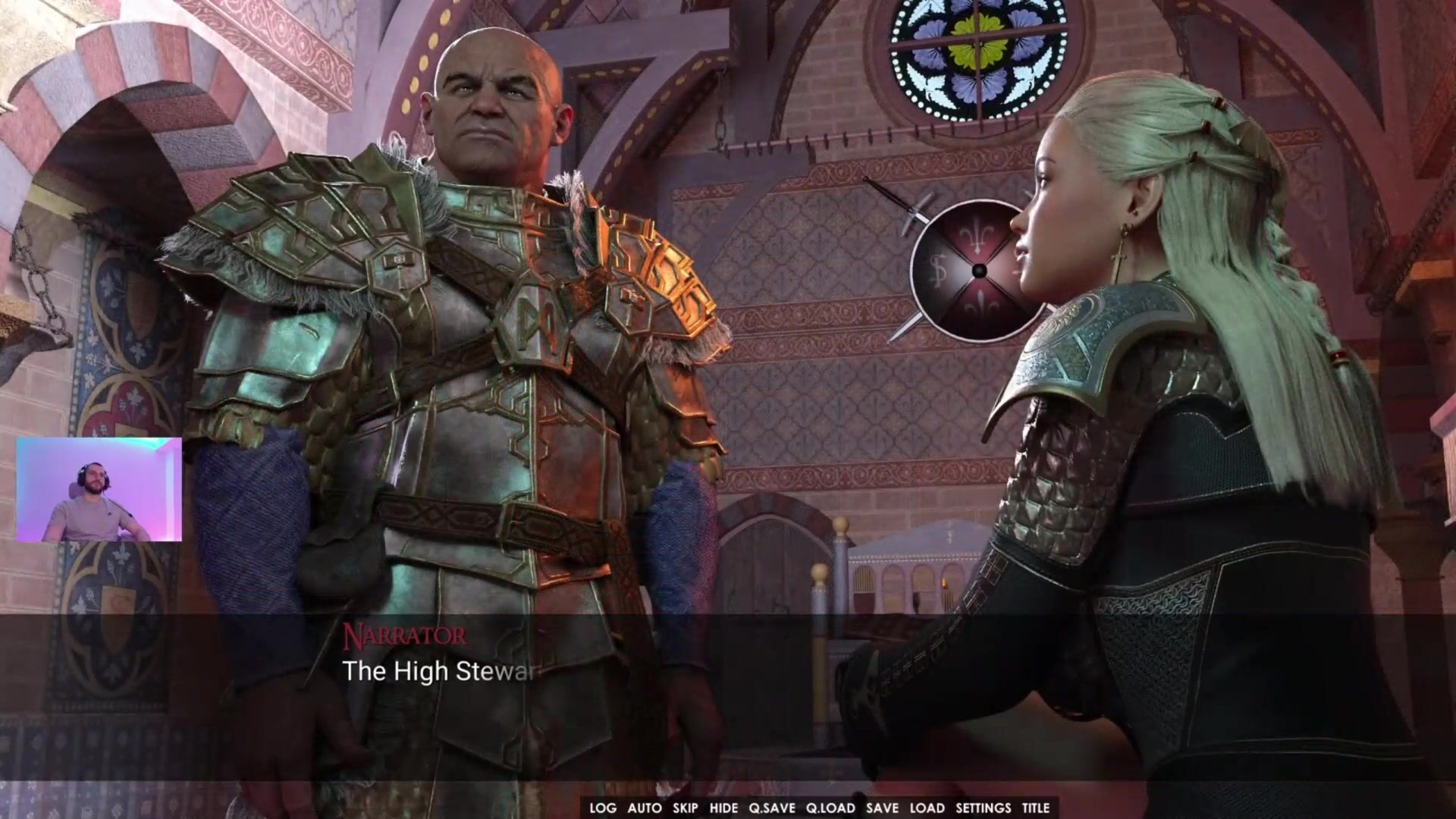Return to the TITLE screen
The image size is (1456, 819).
point(1036,808)
